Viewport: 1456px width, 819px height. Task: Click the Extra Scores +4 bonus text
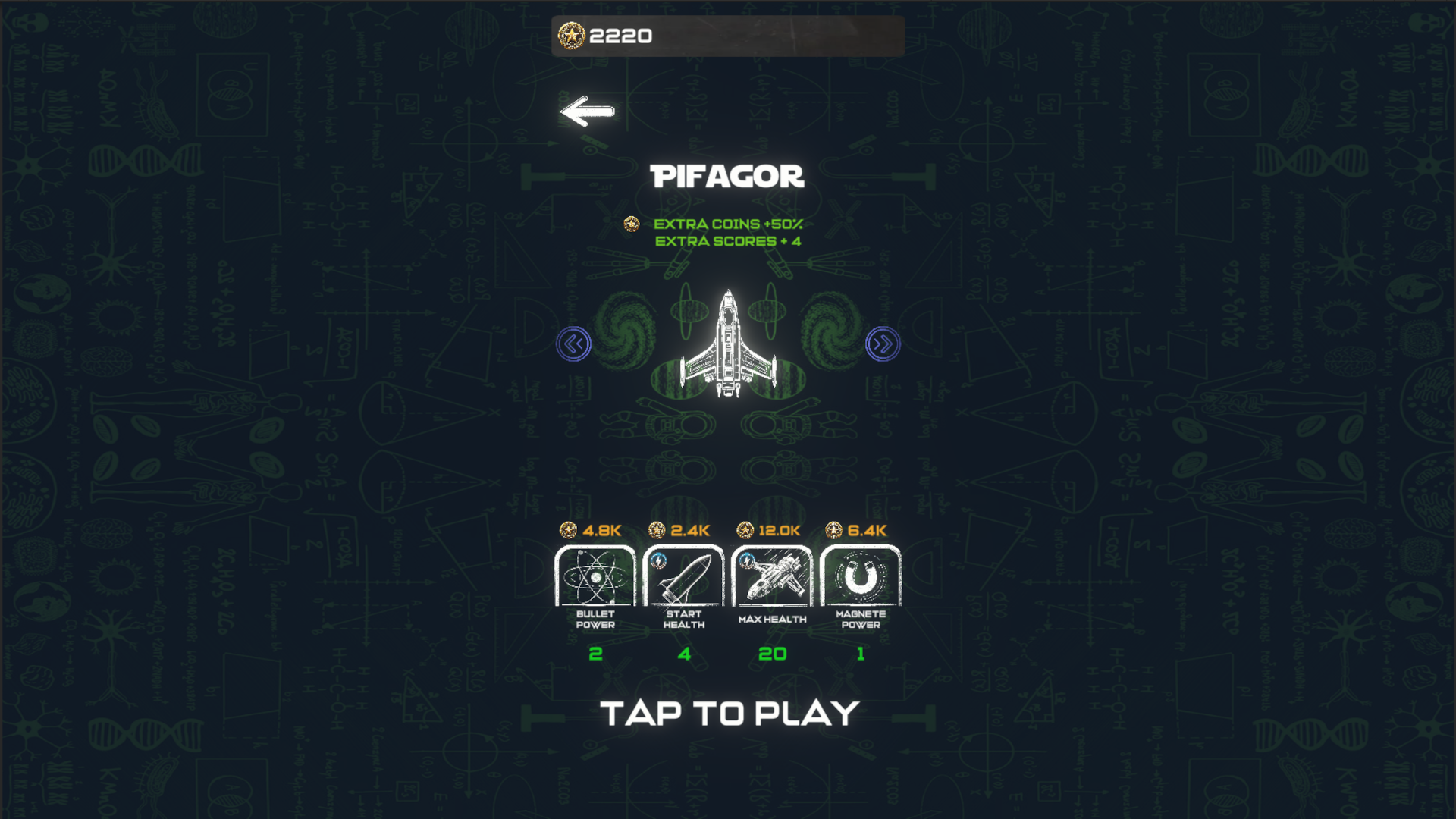pos(728,240)
